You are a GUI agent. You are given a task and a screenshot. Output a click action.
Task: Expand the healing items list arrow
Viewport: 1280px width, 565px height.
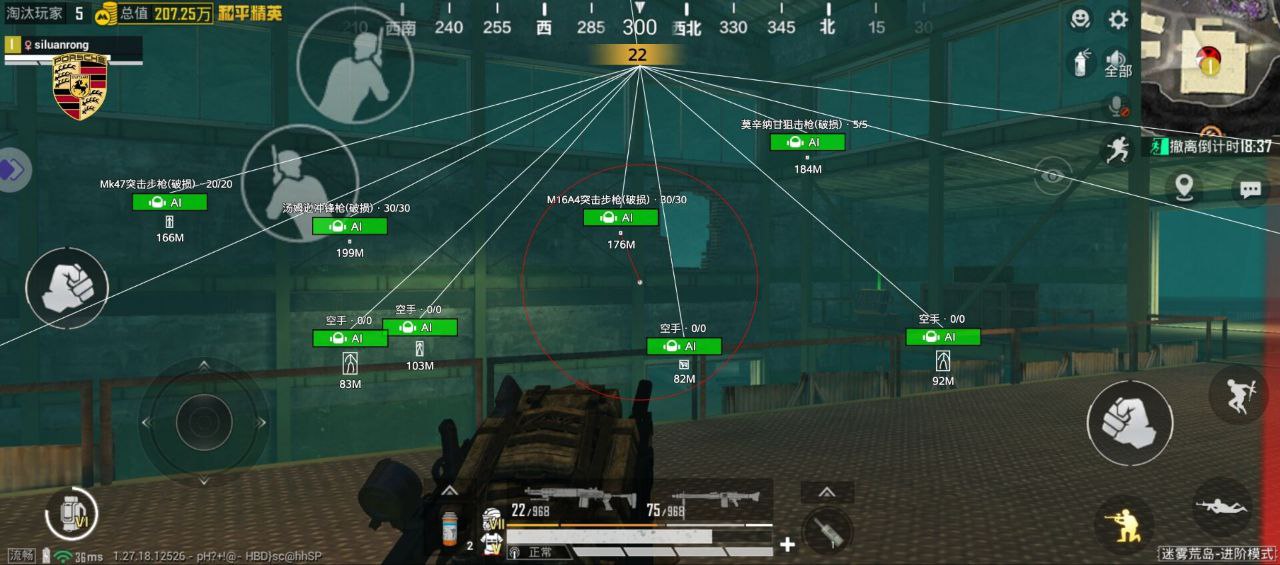pyautogui.click(x=449, y=491)
